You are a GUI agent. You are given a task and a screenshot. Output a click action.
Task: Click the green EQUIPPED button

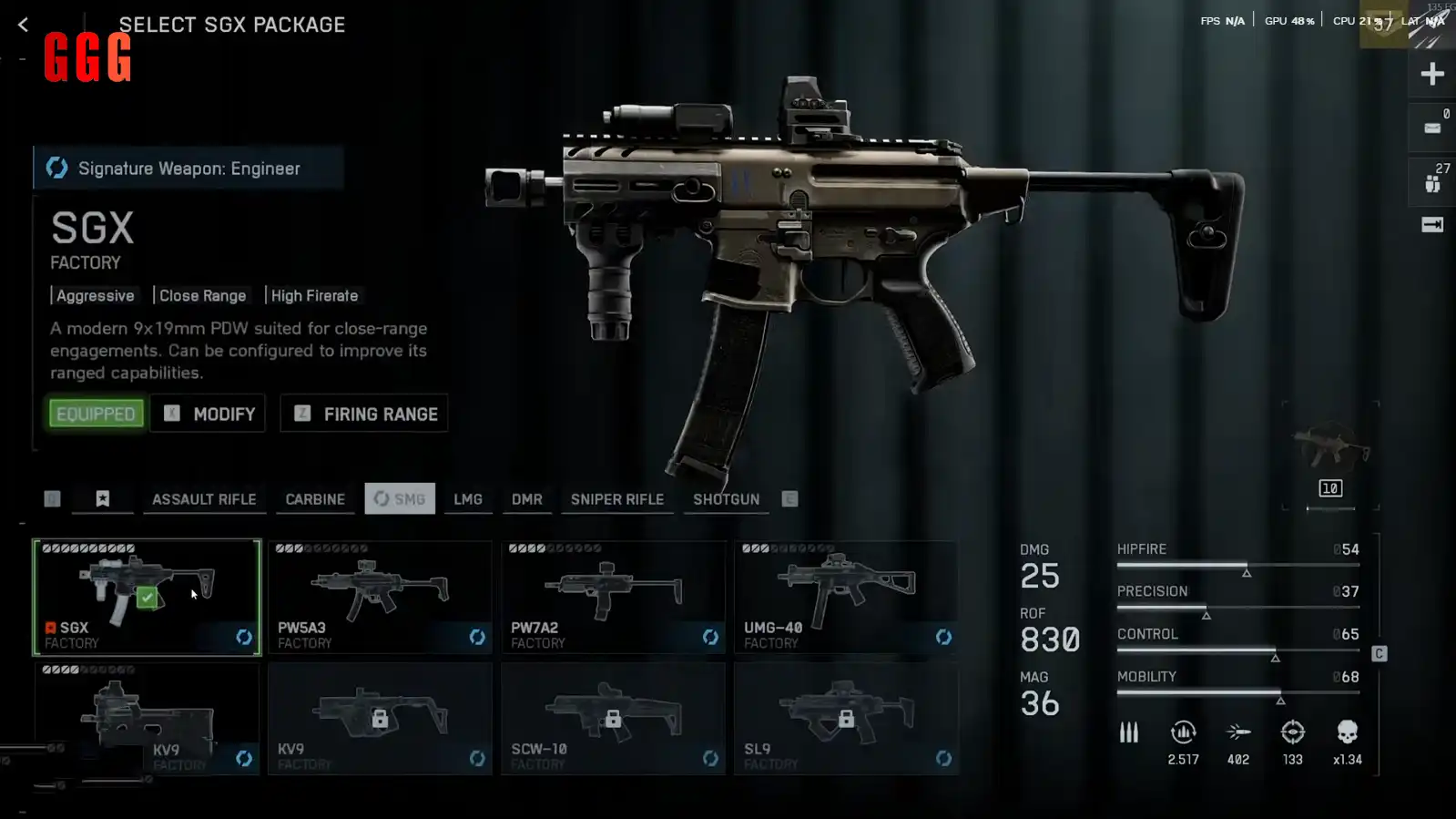pos(96,414)
